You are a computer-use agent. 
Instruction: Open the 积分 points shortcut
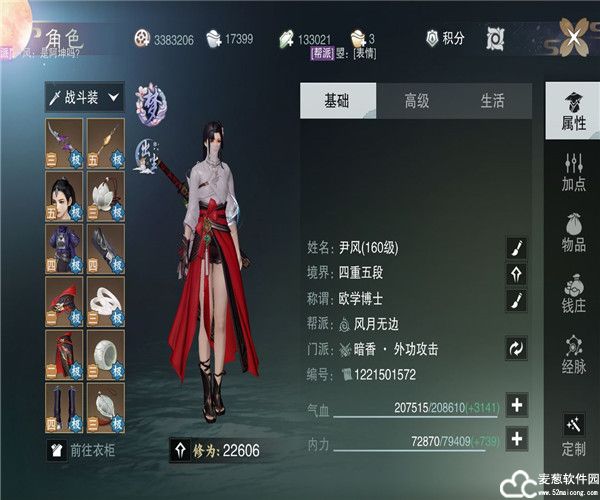tap(445, 38)
